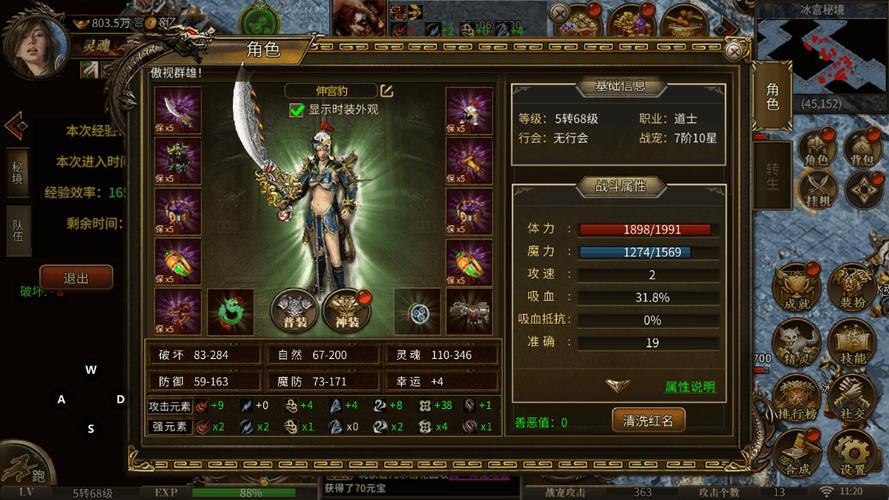Expand the combat attributes arrow
The width and height of the screenshot is (889, 500).
tap(618, 384)
